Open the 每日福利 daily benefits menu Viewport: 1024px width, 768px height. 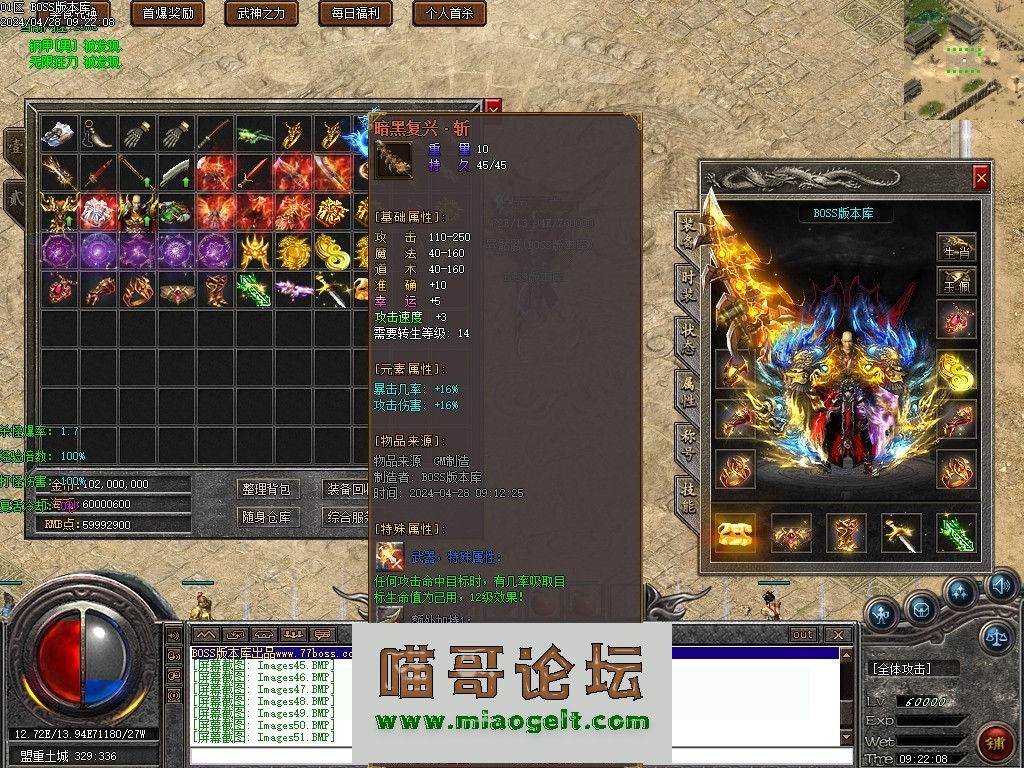349,13
